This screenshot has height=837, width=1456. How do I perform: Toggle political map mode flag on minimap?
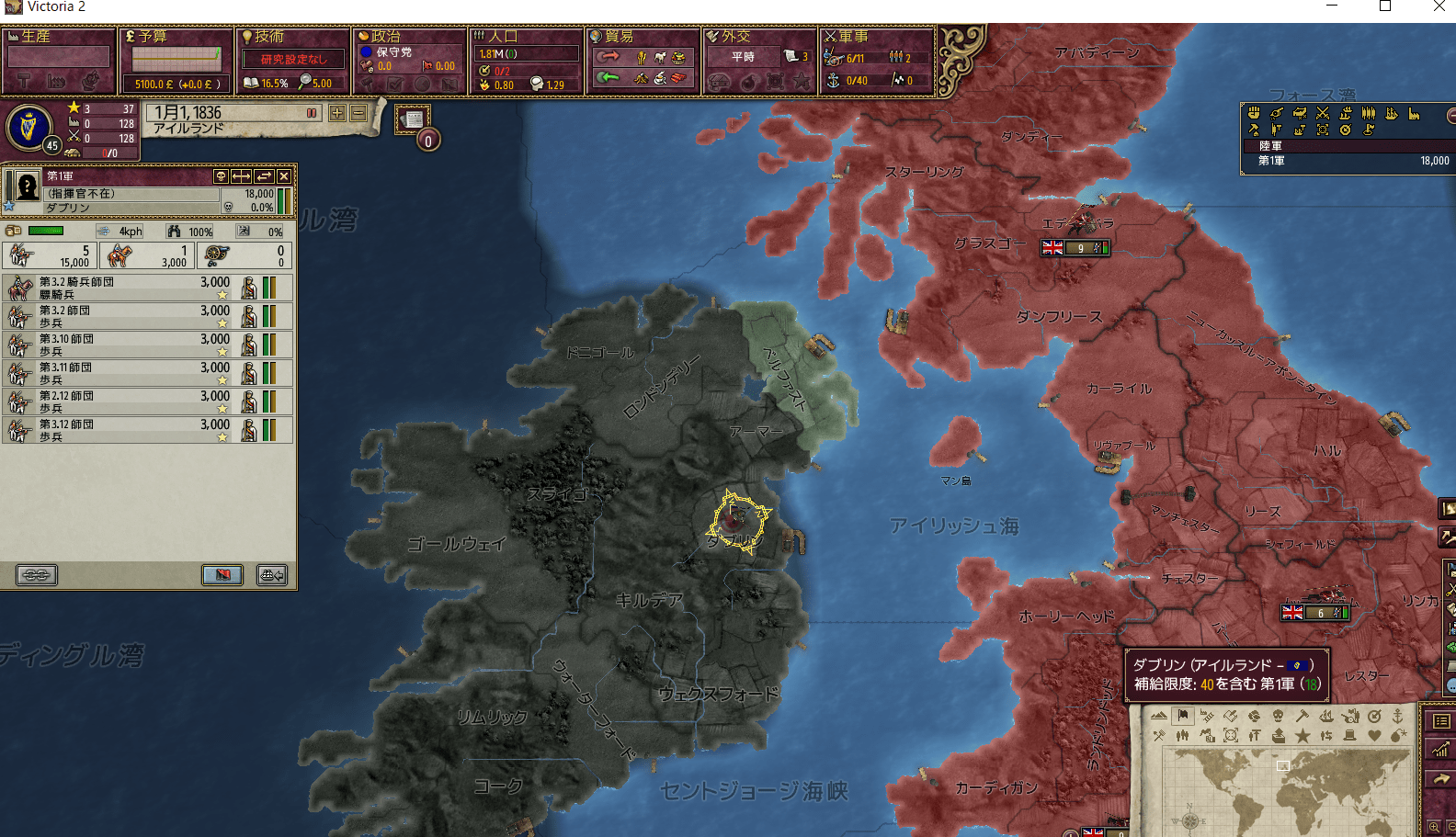click(x=1183, y=716)
